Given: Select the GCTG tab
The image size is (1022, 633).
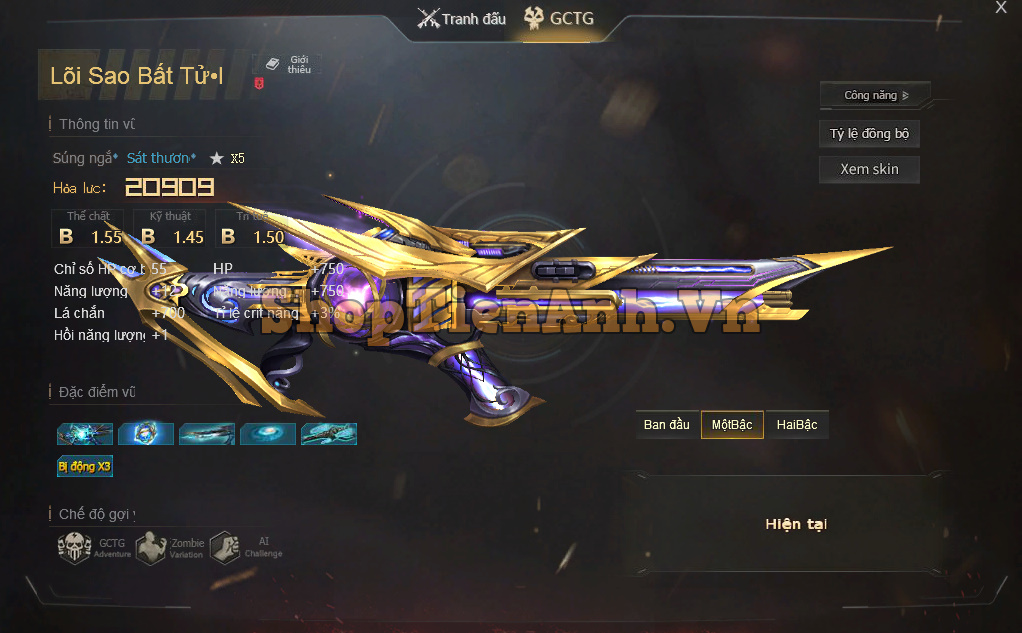Looking at the screenshot, I should [x=559, y=19].
